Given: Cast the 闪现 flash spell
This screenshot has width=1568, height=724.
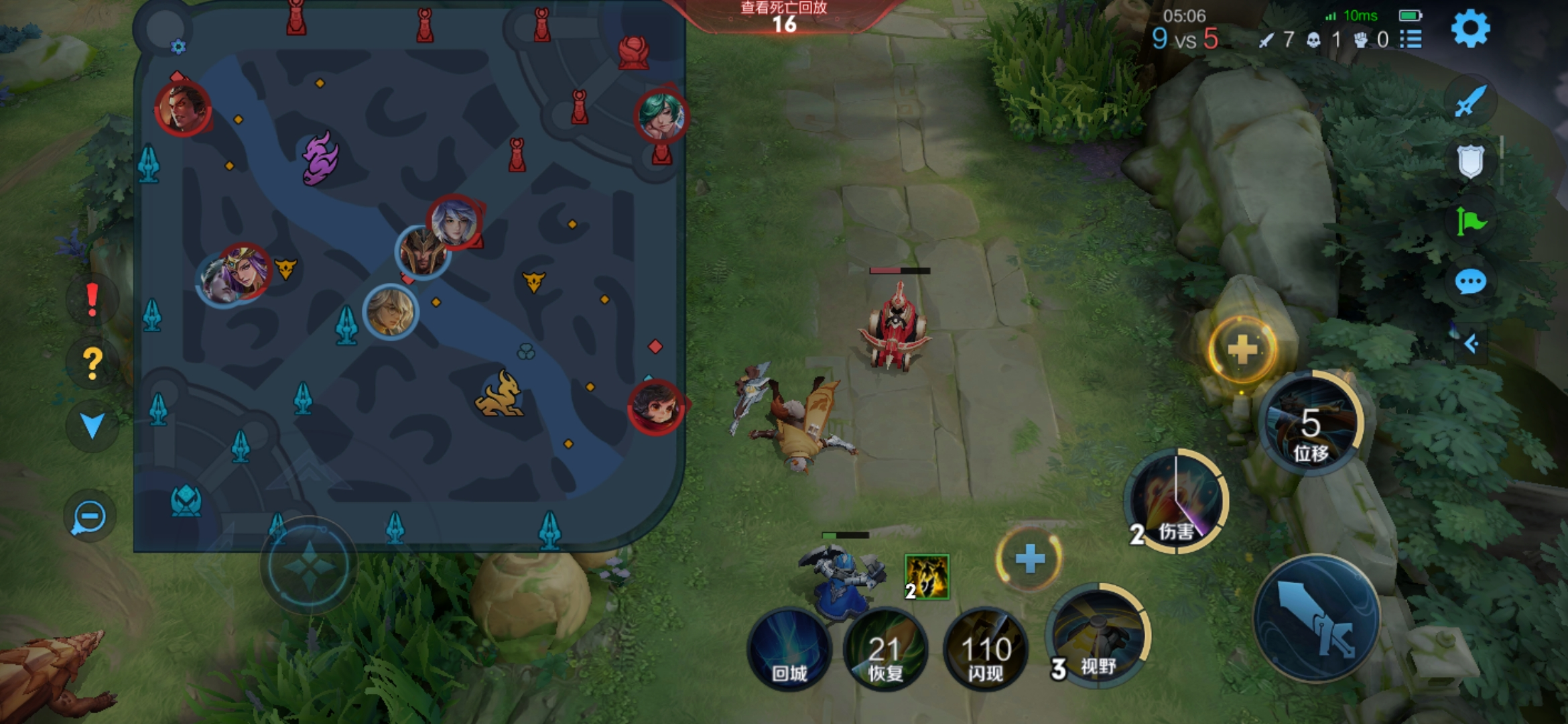Looking at the screenshot, I should pos(985,649).
